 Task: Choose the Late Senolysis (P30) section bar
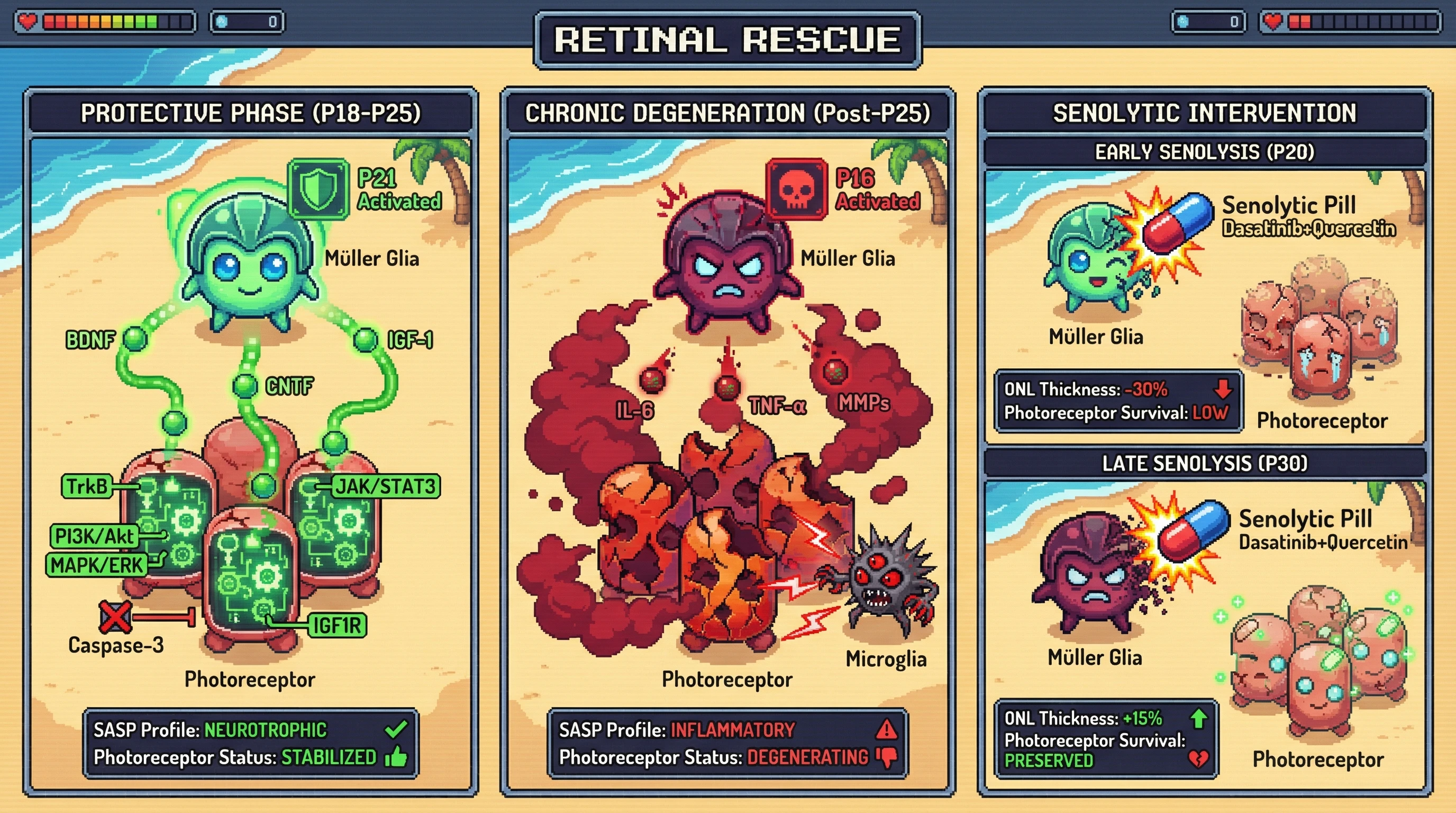(1205, 464)
